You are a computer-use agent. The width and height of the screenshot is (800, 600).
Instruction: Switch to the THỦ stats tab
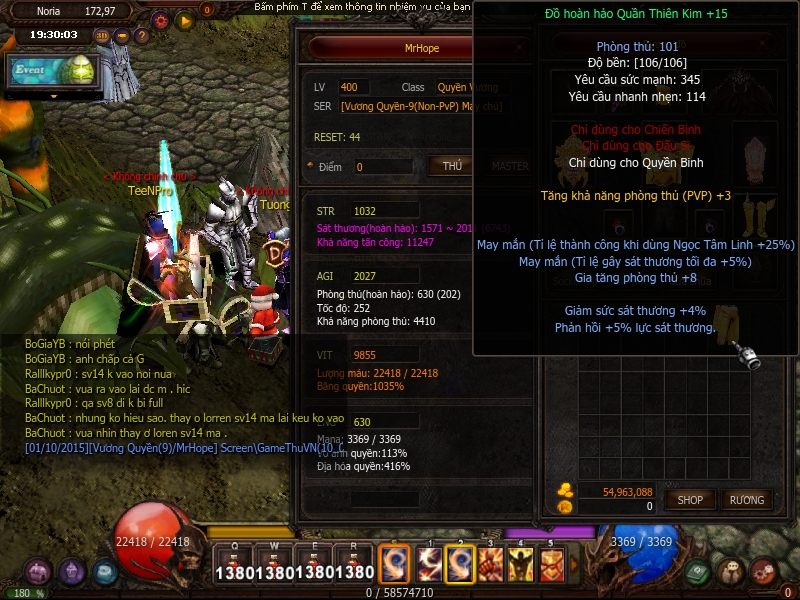452,166
